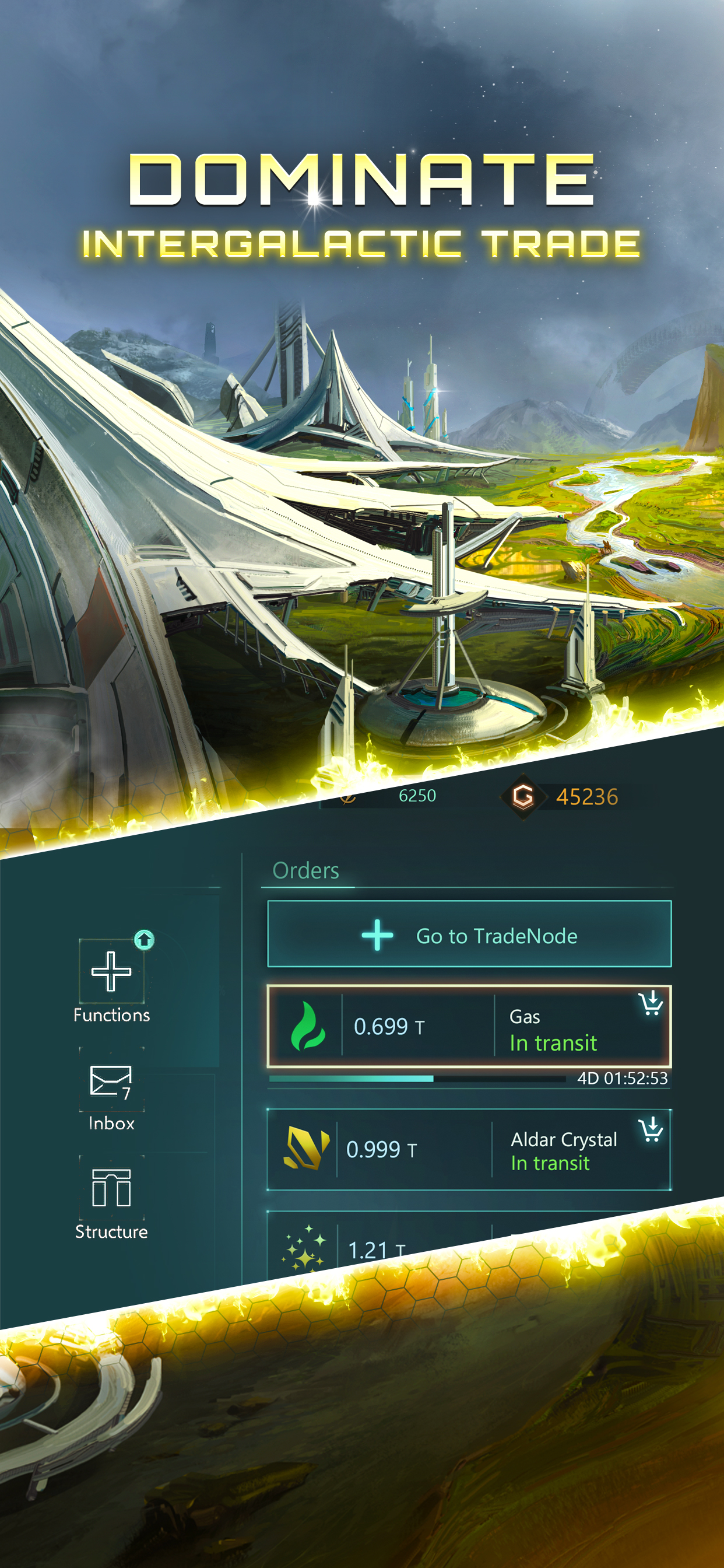
Task: Tap the G currency coin icon
Action: pos(522,796)
